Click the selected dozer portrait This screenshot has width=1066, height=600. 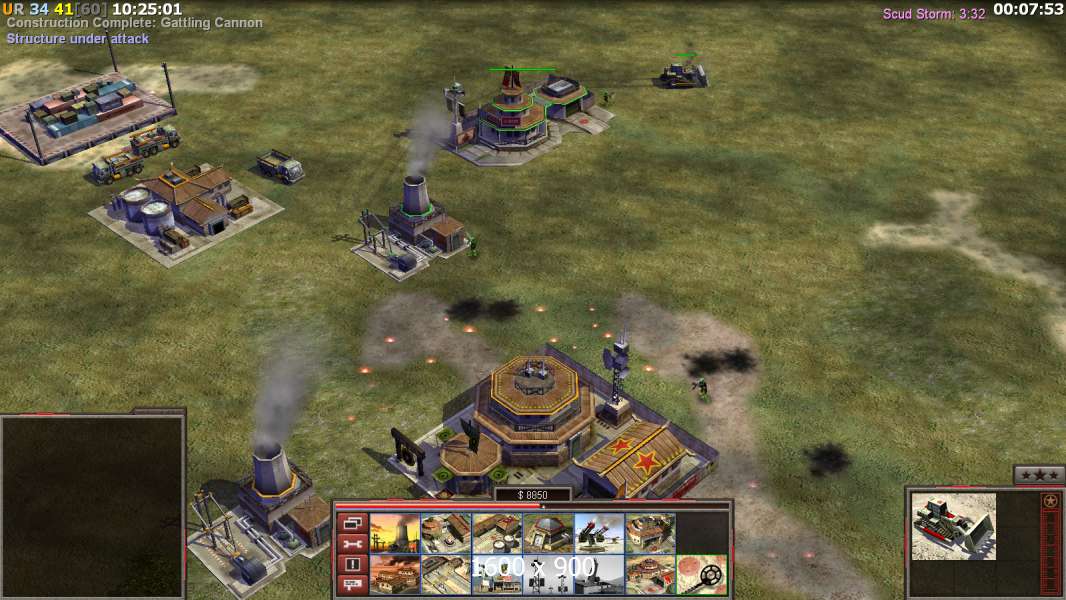coord(953,525)
